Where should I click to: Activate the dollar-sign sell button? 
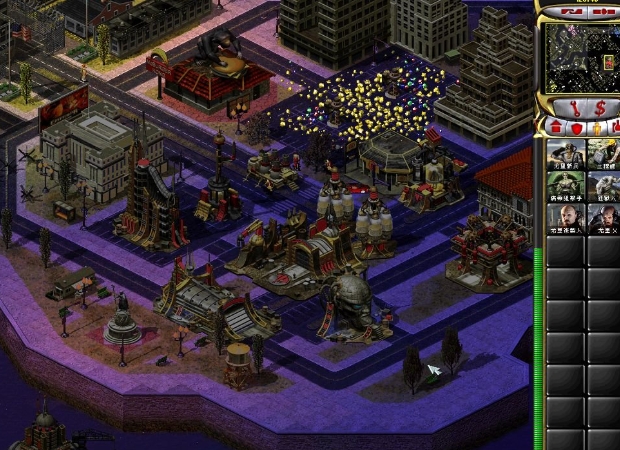(601, 107)
